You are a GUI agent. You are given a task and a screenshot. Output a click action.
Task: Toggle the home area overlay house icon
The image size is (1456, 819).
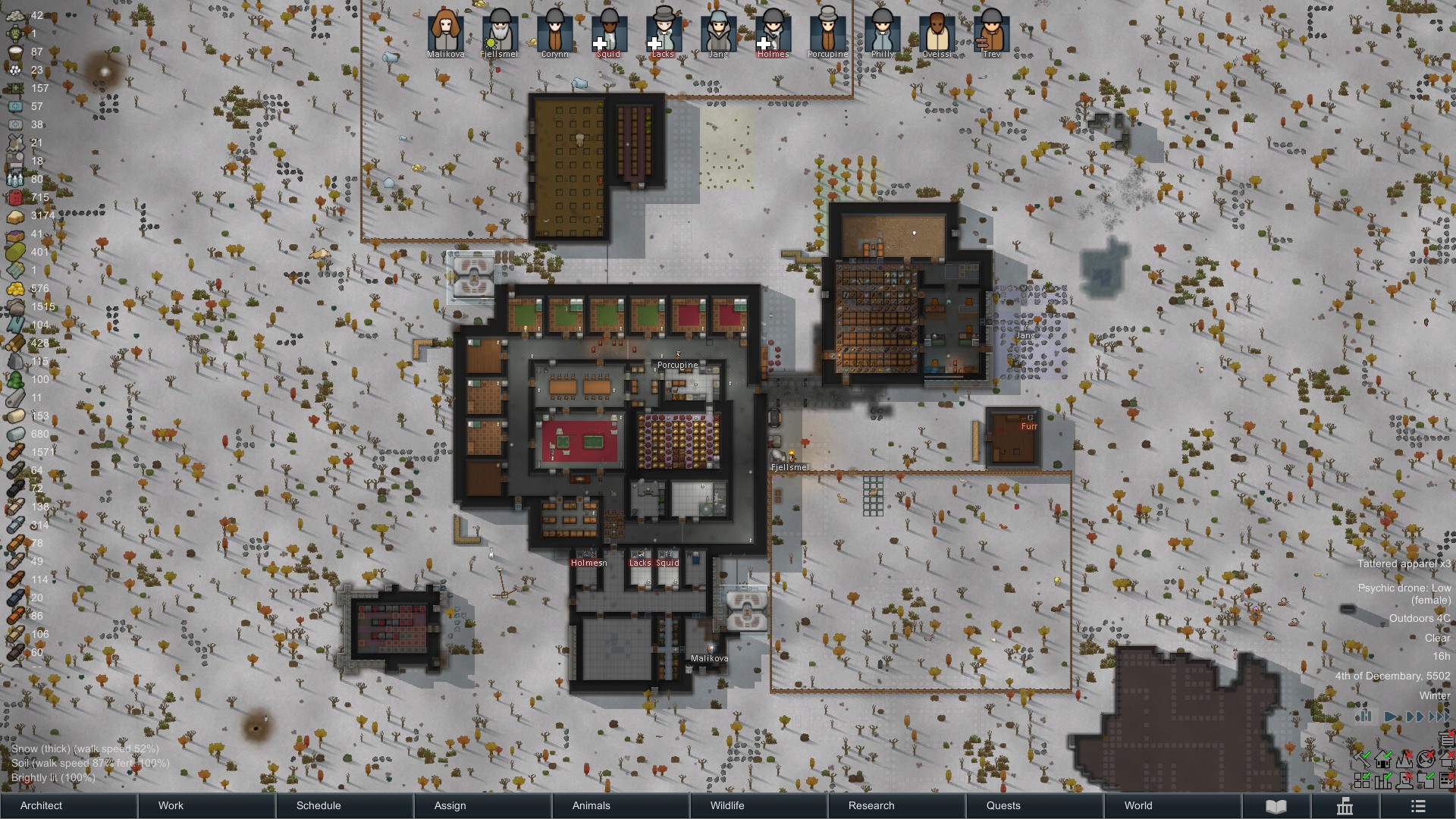(1382, 761)
